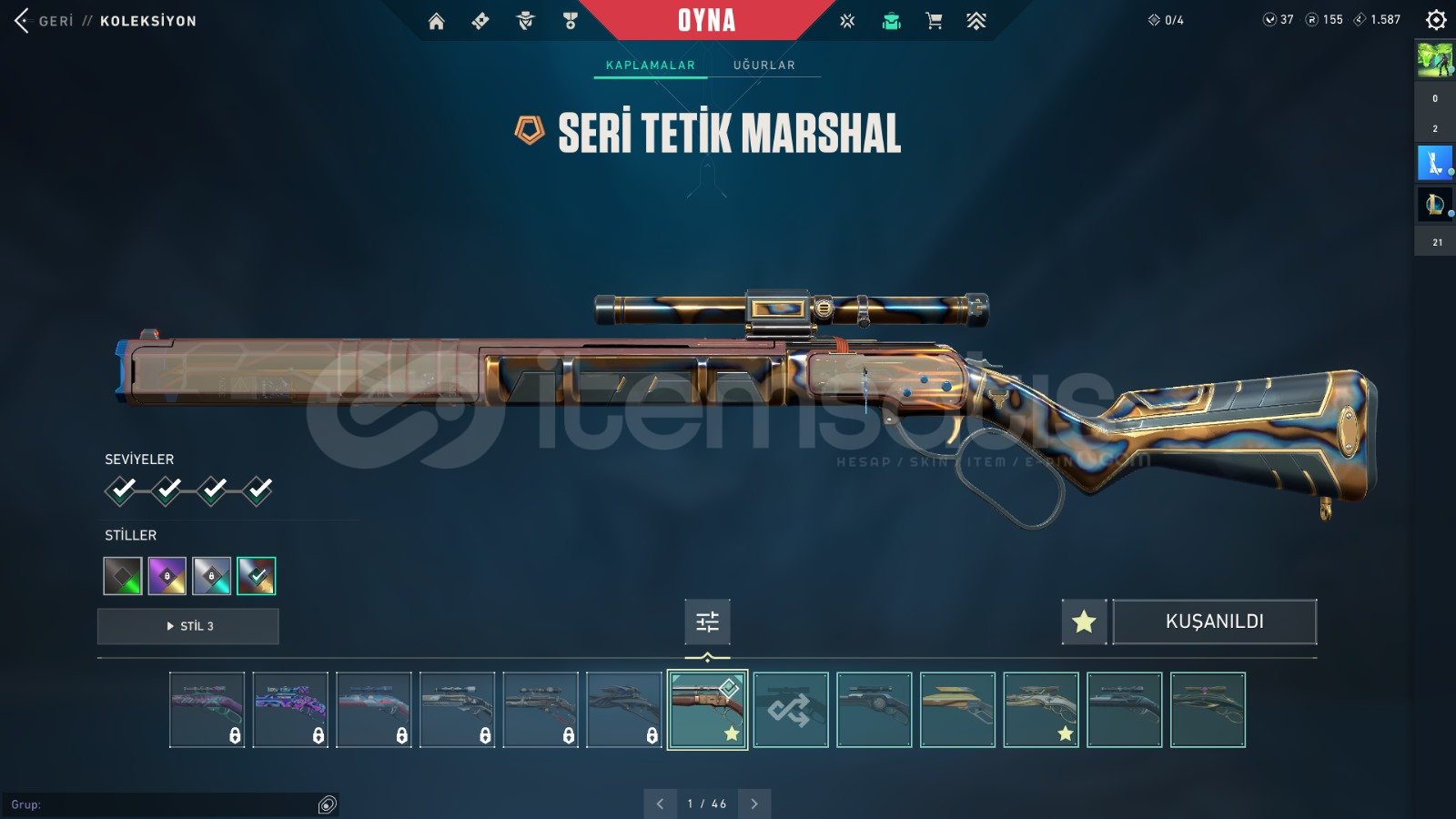Toggle the favorite star button
Viewport: 1456px width, 819px height.
pos(1084,622)
